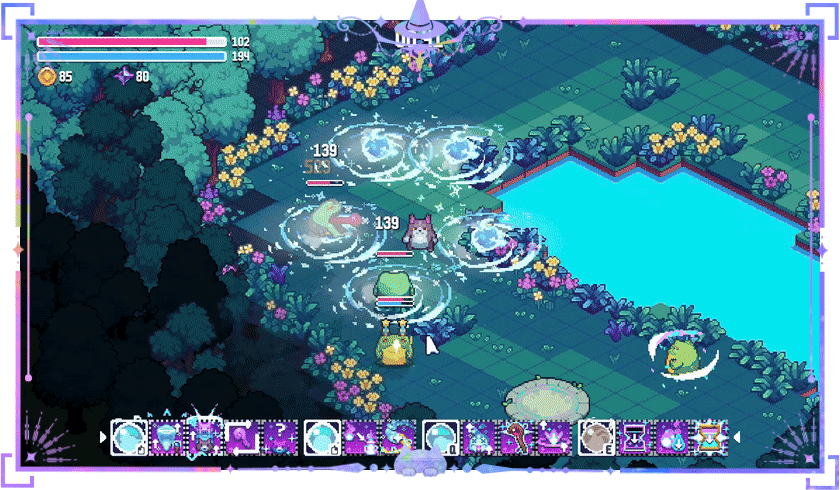Activate the brown orb spell marked E
This screenshot has width=840, height=490.
[x=597, y=438]
